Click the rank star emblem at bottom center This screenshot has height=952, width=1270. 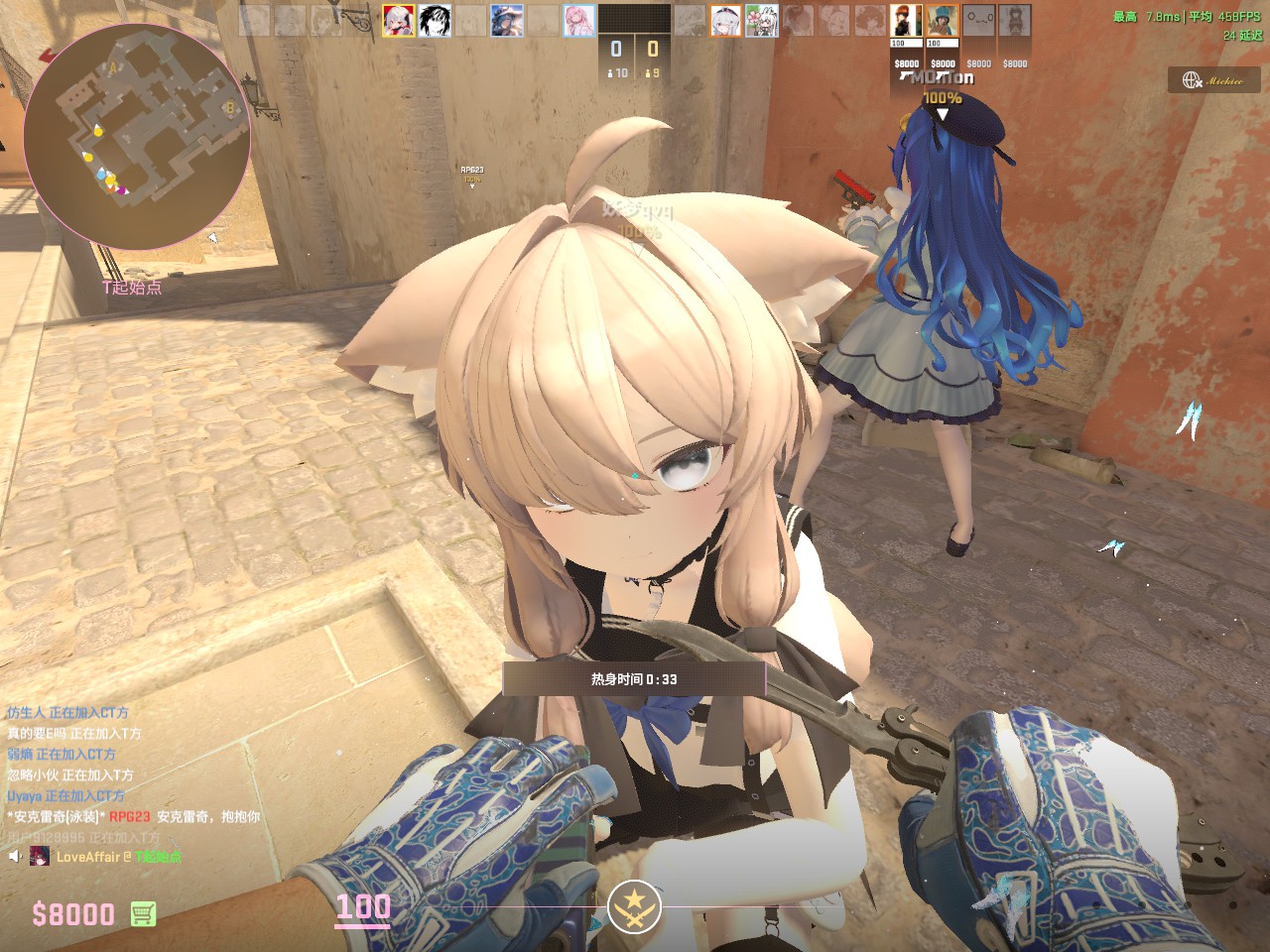tap(634, 904)
